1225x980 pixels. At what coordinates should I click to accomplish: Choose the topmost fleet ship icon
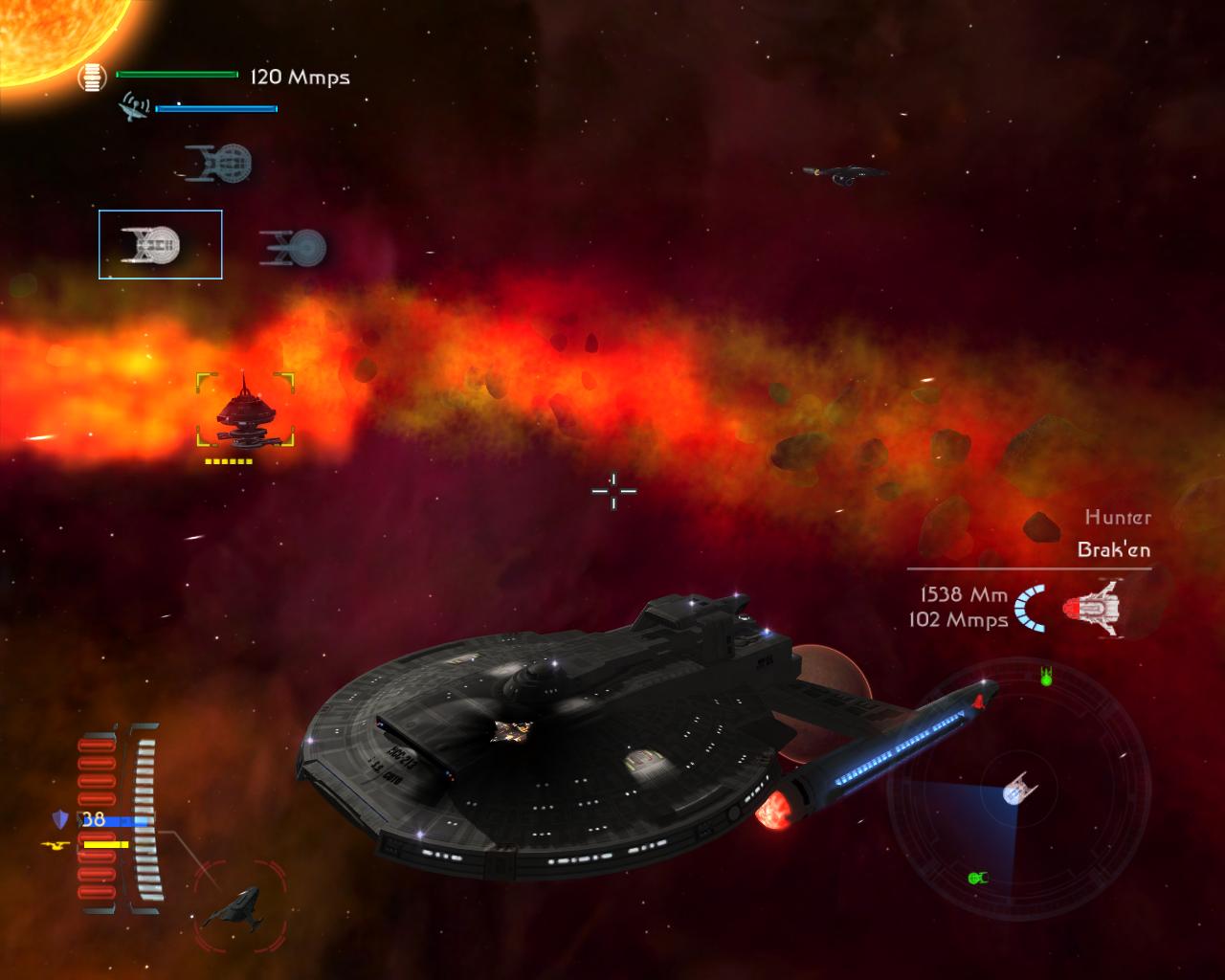(x=219, y=164)
